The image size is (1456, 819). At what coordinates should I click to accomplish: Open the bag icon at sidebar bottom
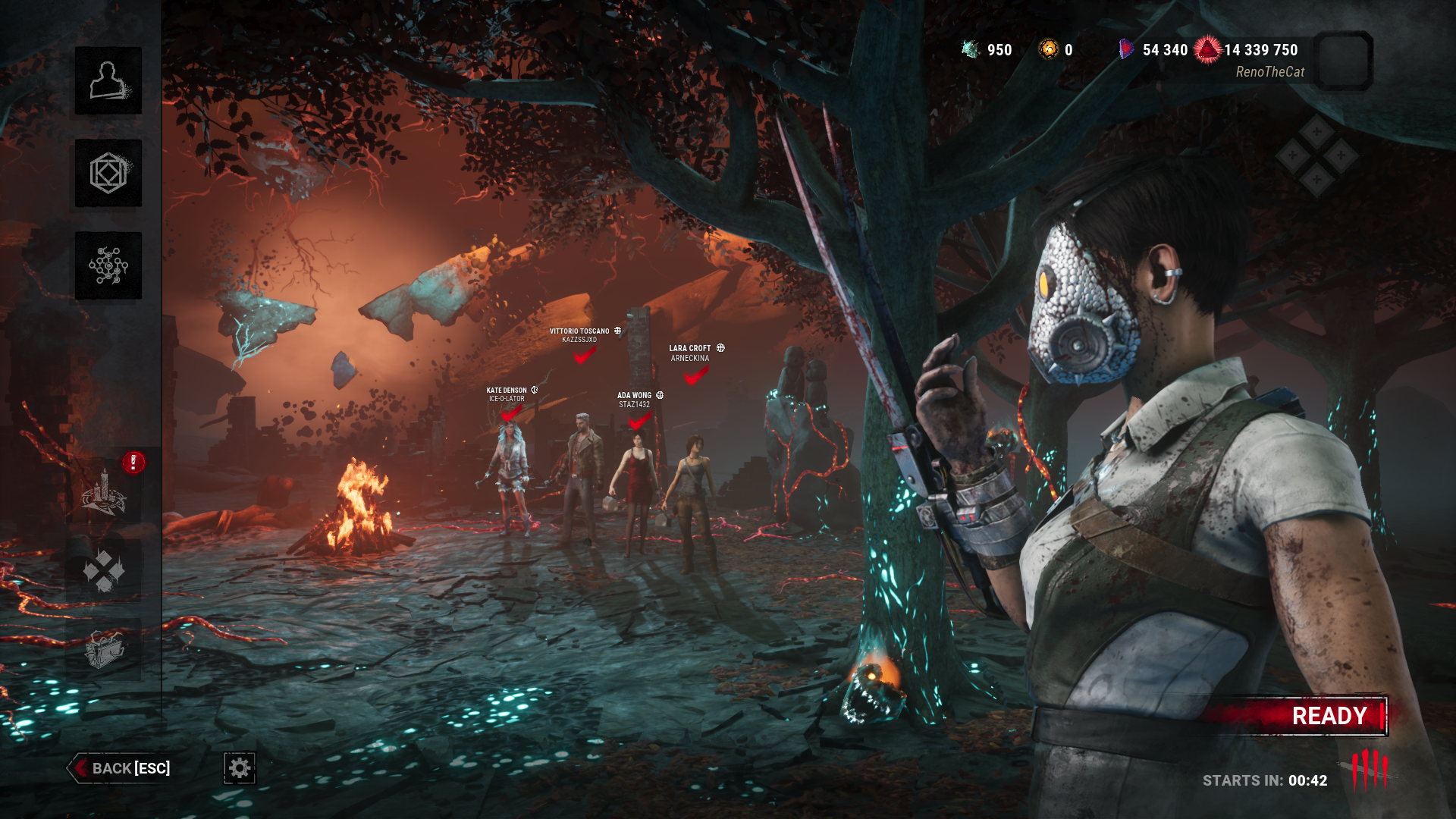click(x=105, y=649)
